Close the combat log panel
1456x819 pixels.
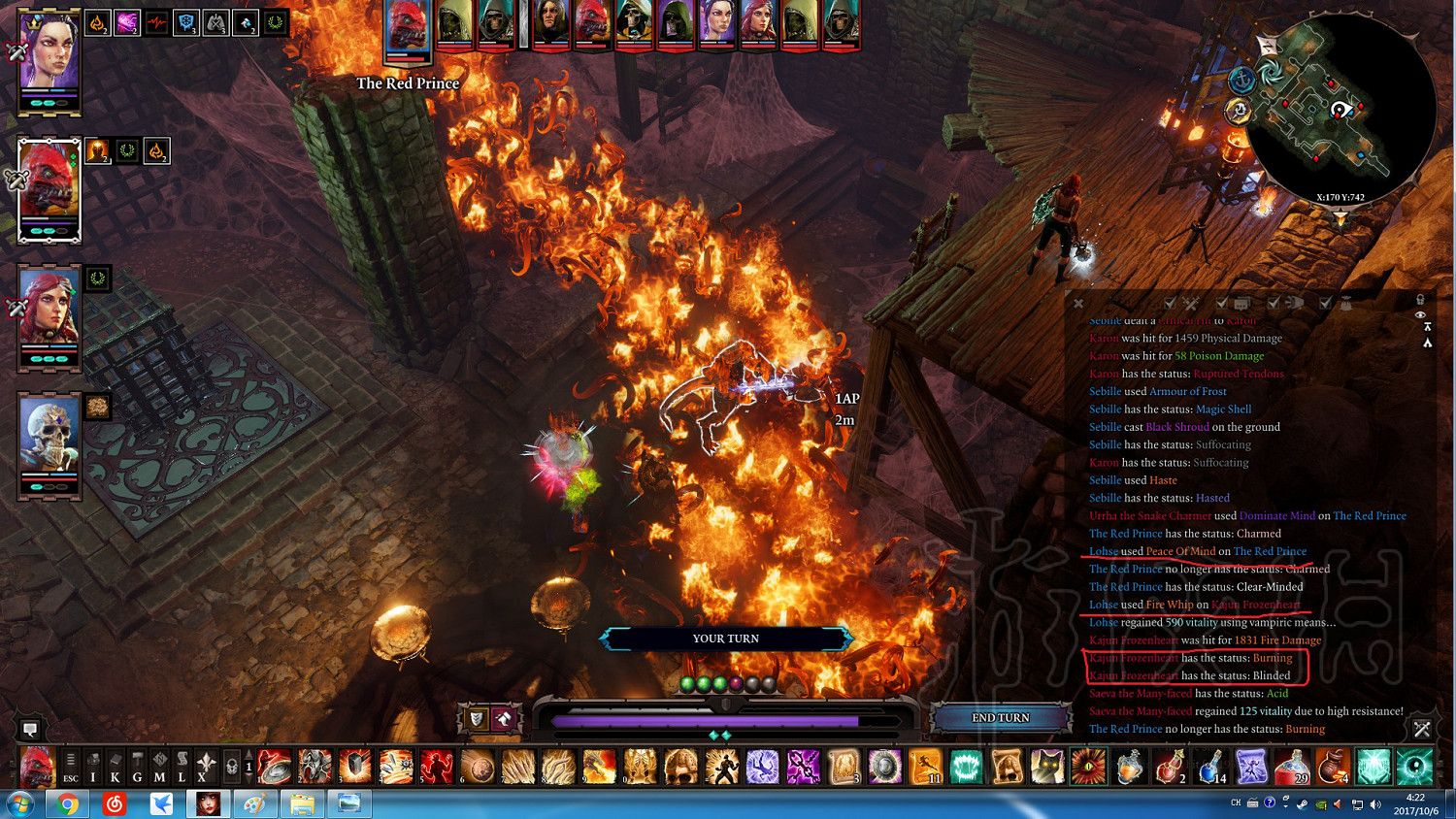click(1078, 304)
